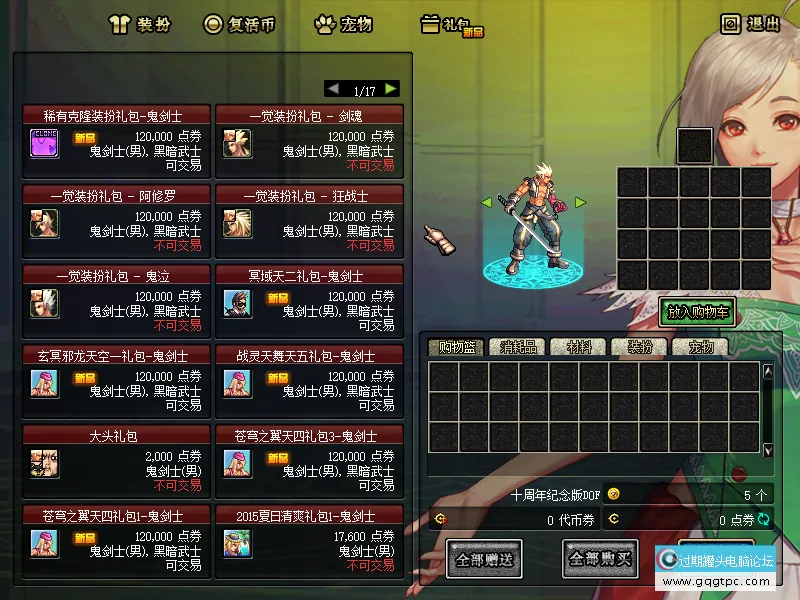Click 放入购物车 add-to-cart button
This screenshot has height=600, width=800.
click(697, 312)
